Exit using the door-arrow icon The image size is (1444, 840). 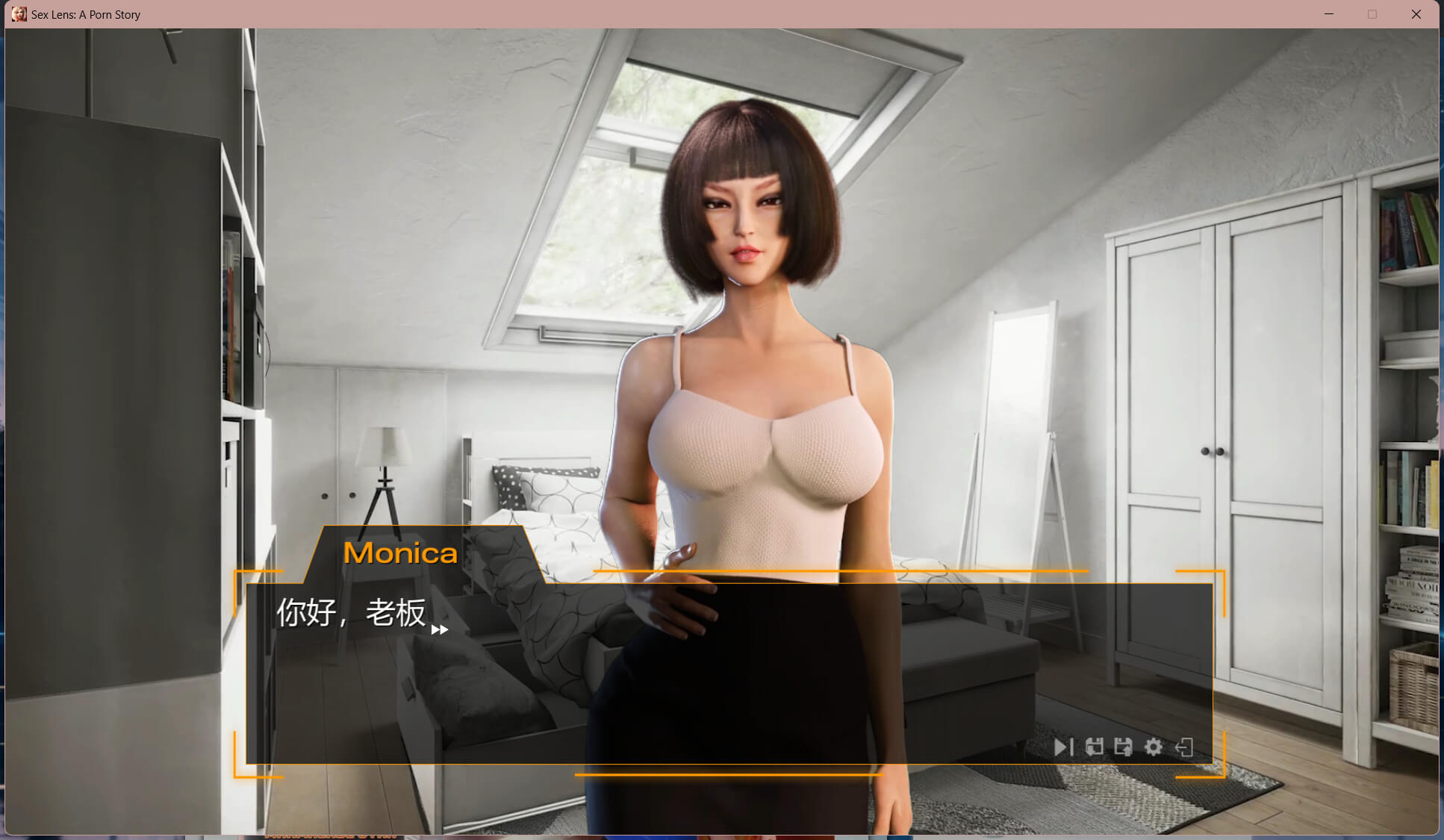[1184, 747]
